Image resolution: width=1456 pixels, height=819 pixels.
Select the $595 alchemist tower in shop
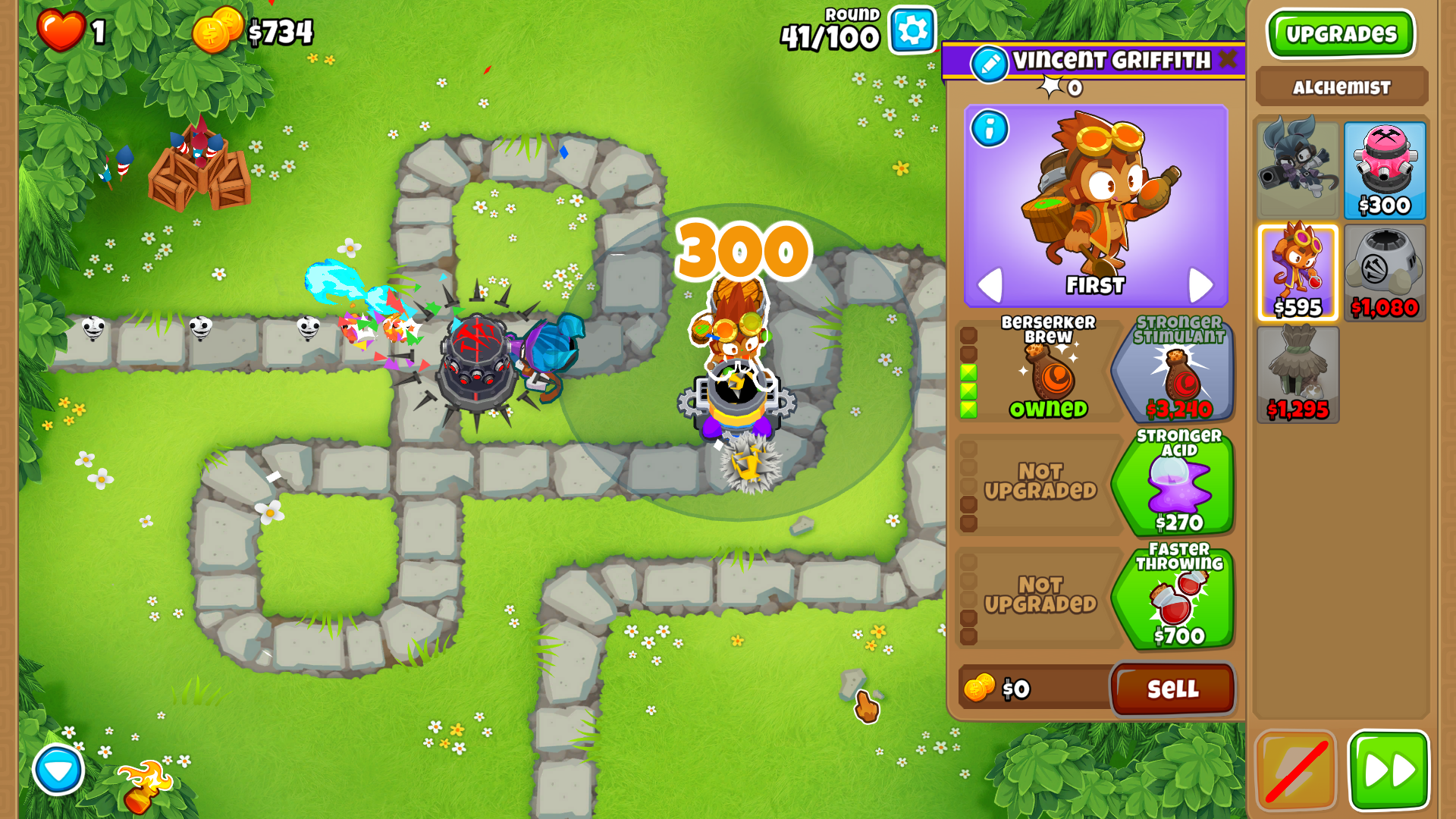[x=1298, y=272]
